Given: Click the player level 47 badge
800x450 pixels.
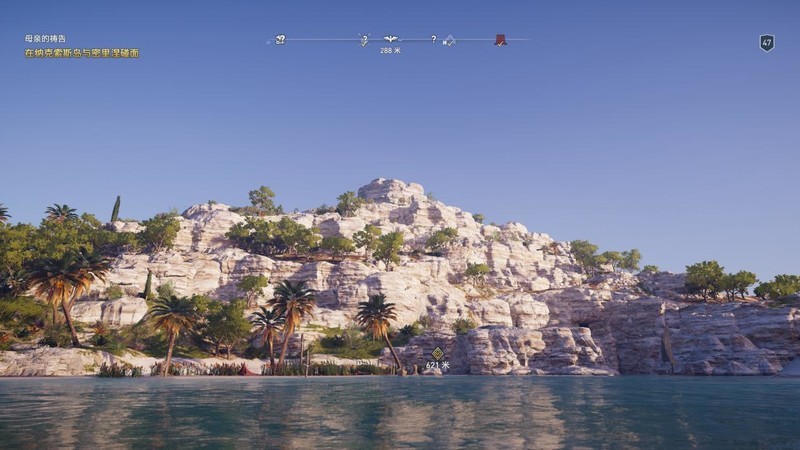Looking at the screenshot, I should pos(767,42).
